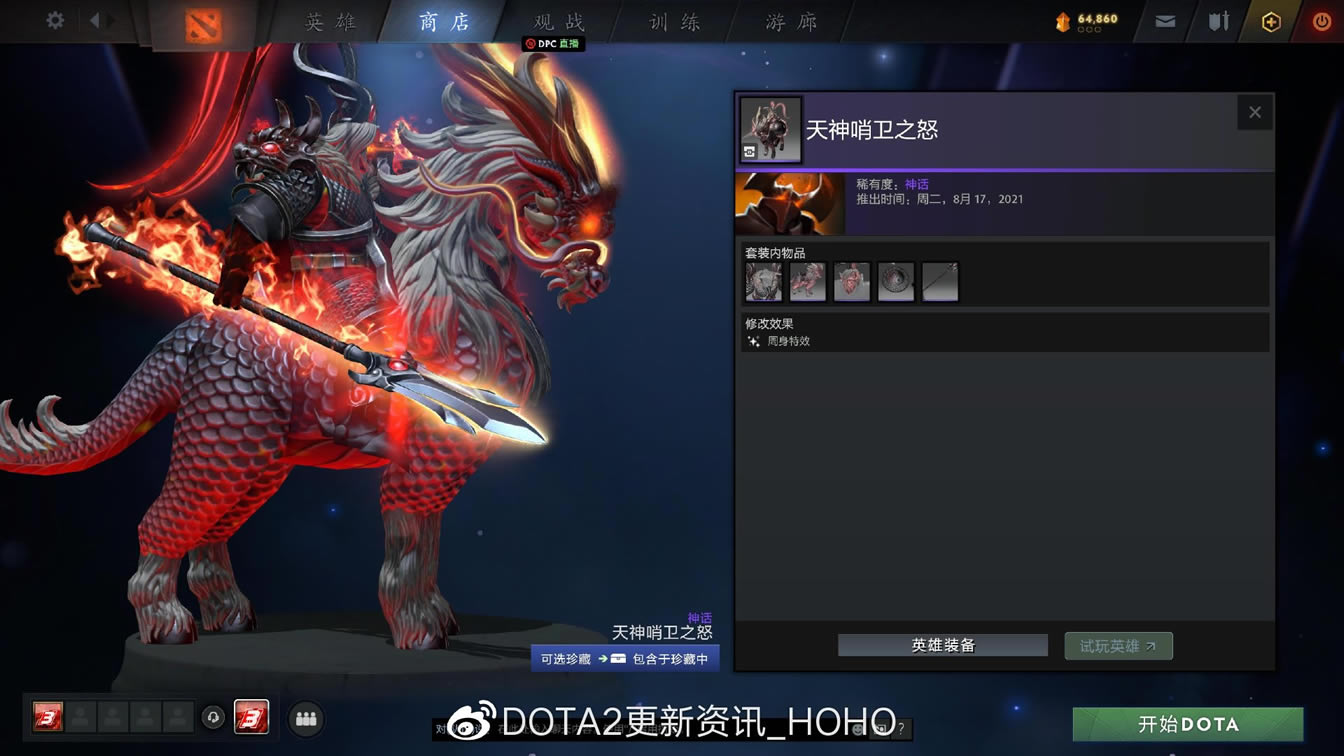The image size is (1344, 756).
Task: Click the 英雄装备 button
Action: tap(942, 645)
